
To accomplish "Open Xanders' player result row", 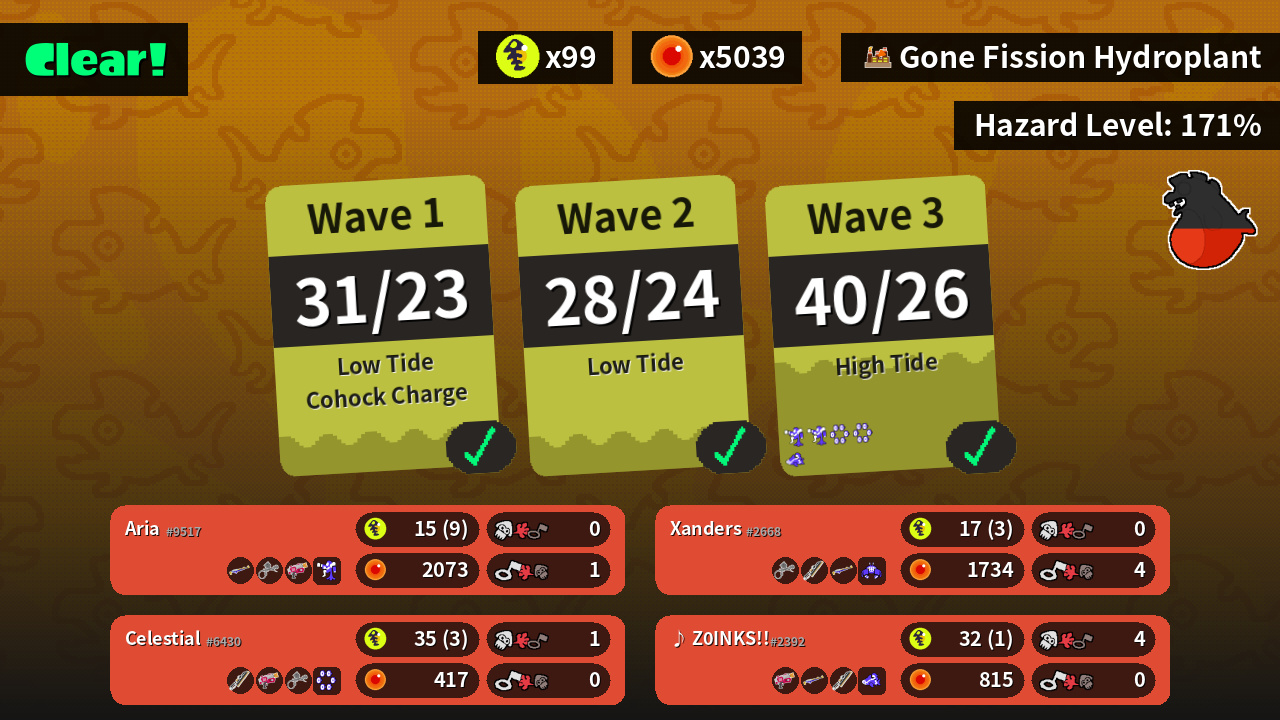I will click(912, 550).
